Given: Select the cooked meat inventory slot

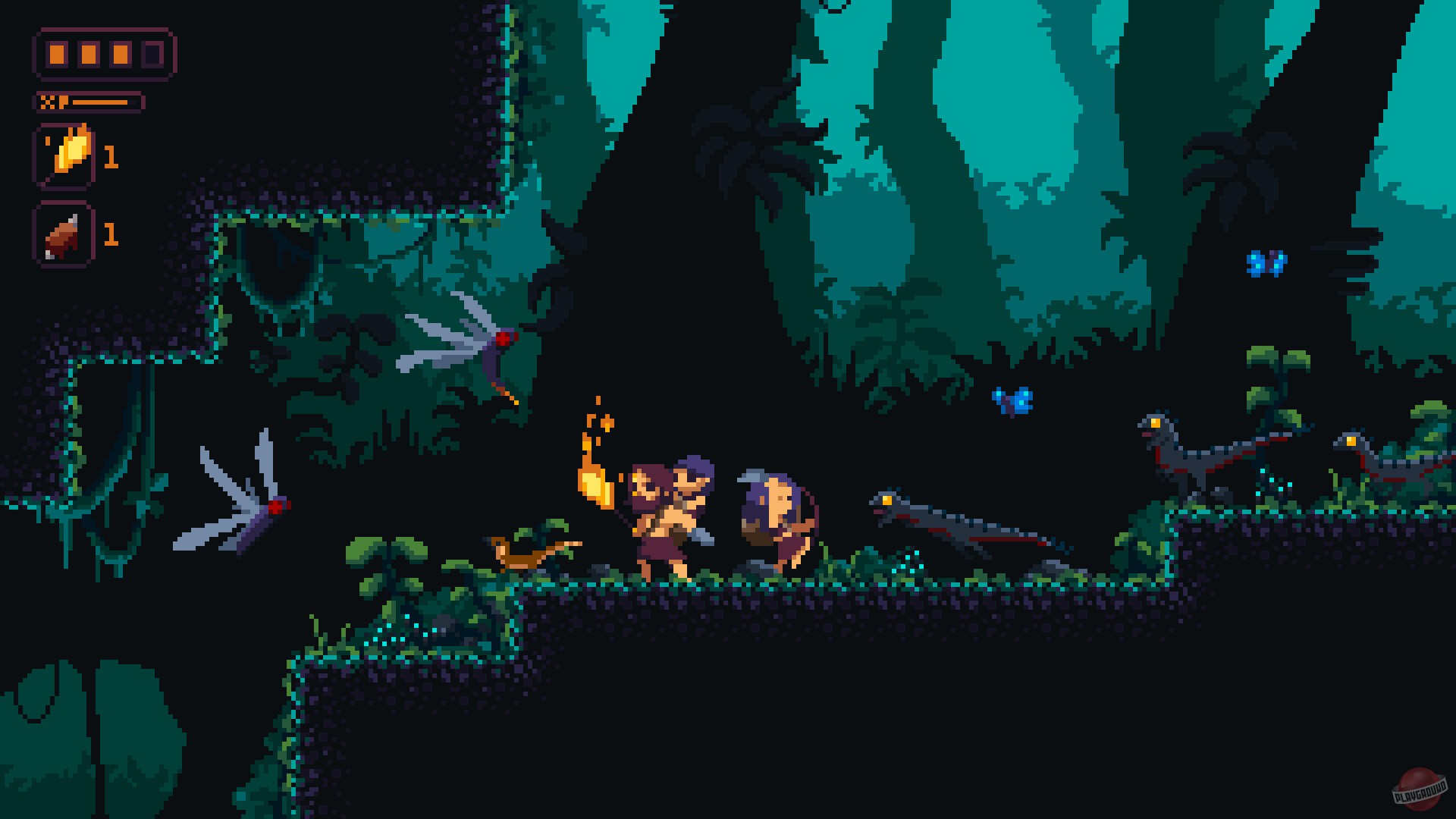Looking at the screenshot, I should [x=64, y=235].
